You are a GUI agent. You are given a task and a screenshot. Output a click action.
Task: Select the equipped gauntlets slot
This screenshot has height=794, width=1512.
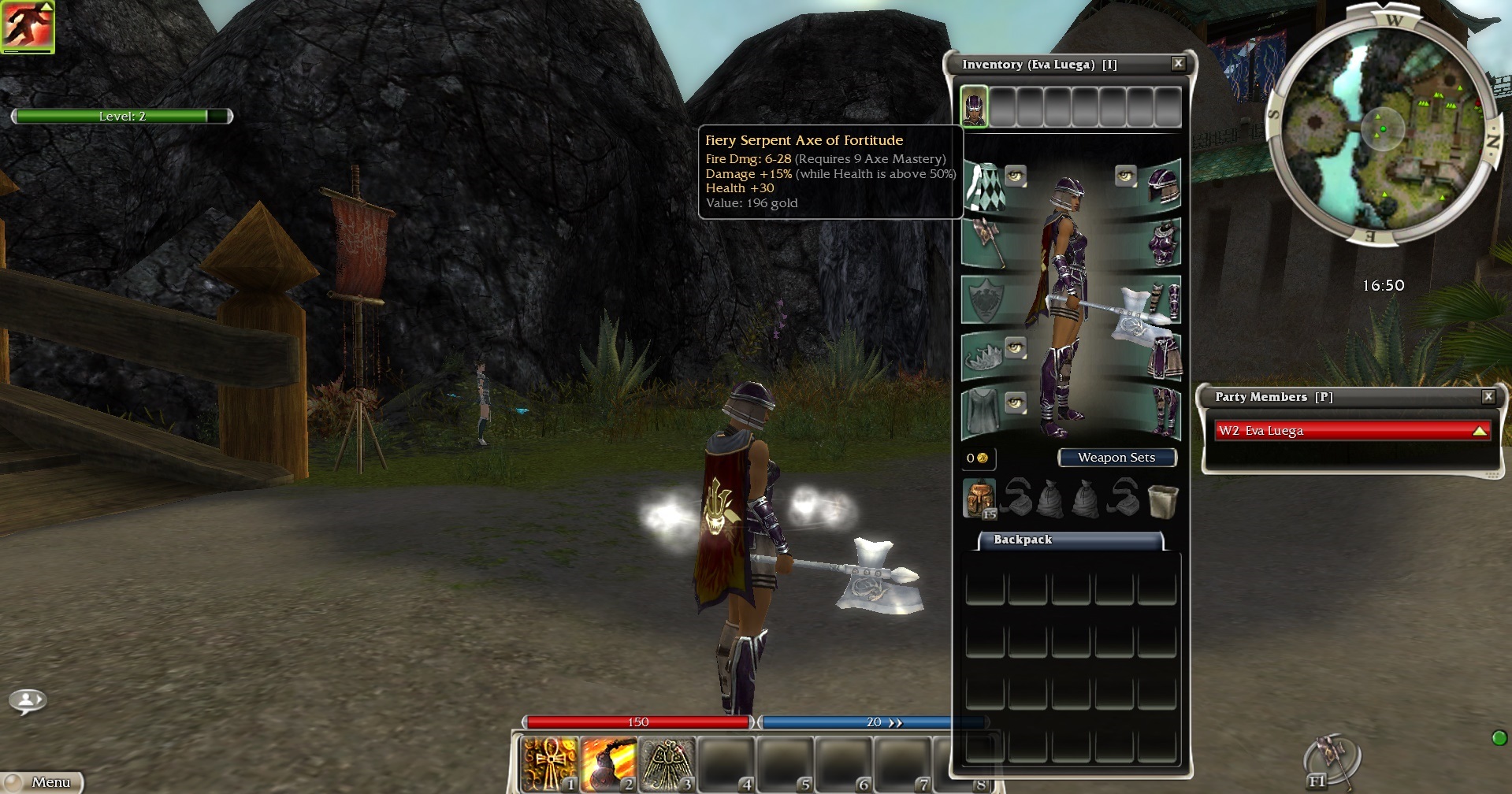click(x=1163, y=300)
